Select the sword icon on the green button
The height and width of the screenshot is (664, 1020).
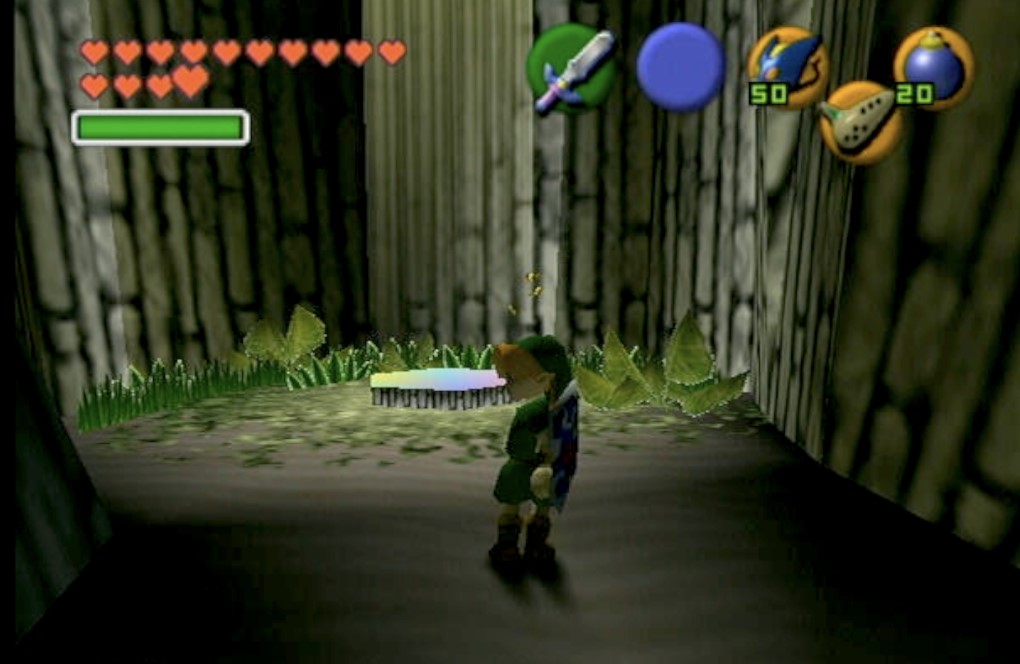571,68
